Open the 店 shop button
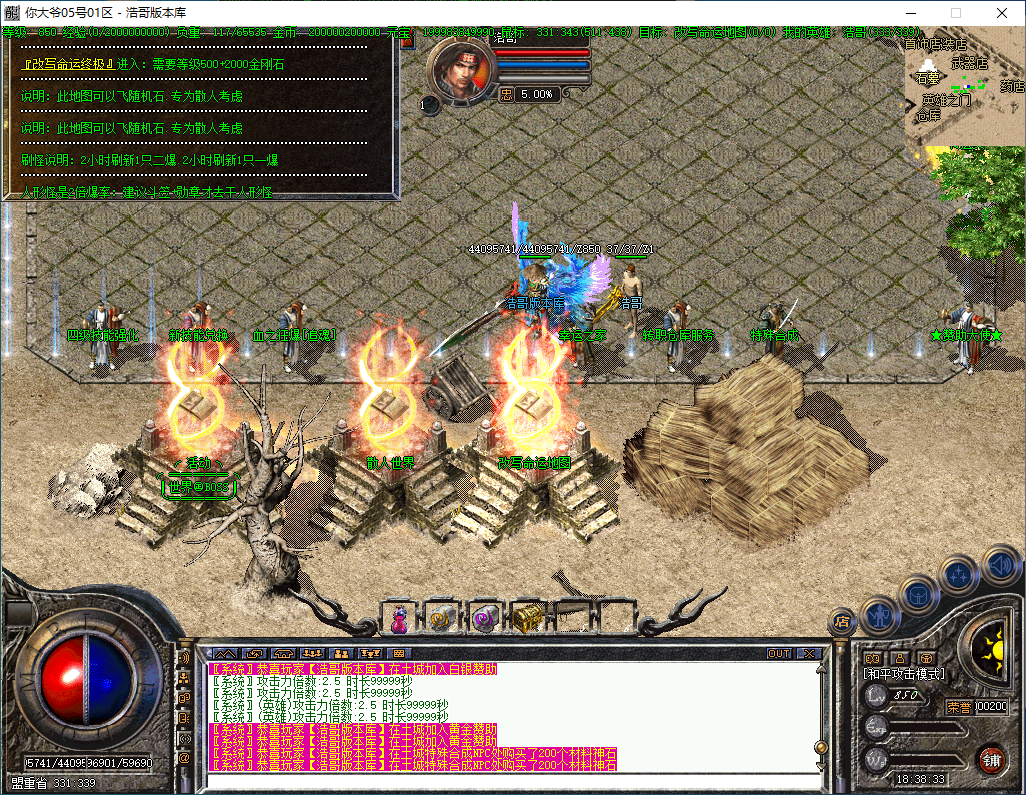 842,622
